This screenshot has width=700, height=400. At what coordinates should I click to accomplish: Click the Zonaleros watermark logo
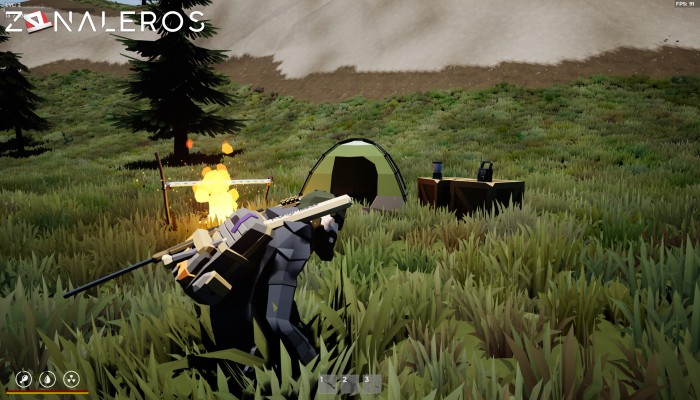point(104,21)
